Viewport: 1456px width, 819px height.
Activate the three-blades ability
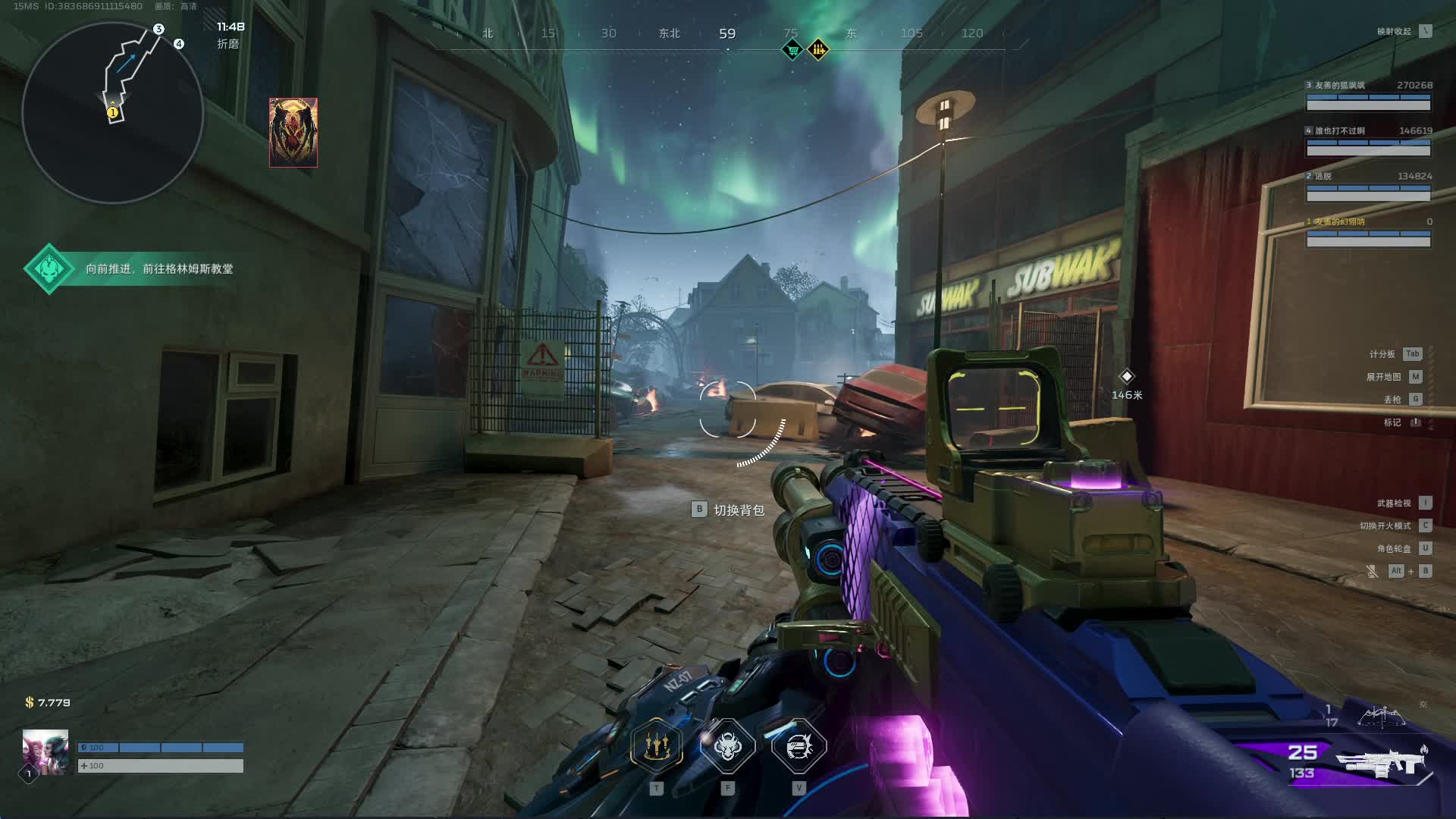pos(657,746)
